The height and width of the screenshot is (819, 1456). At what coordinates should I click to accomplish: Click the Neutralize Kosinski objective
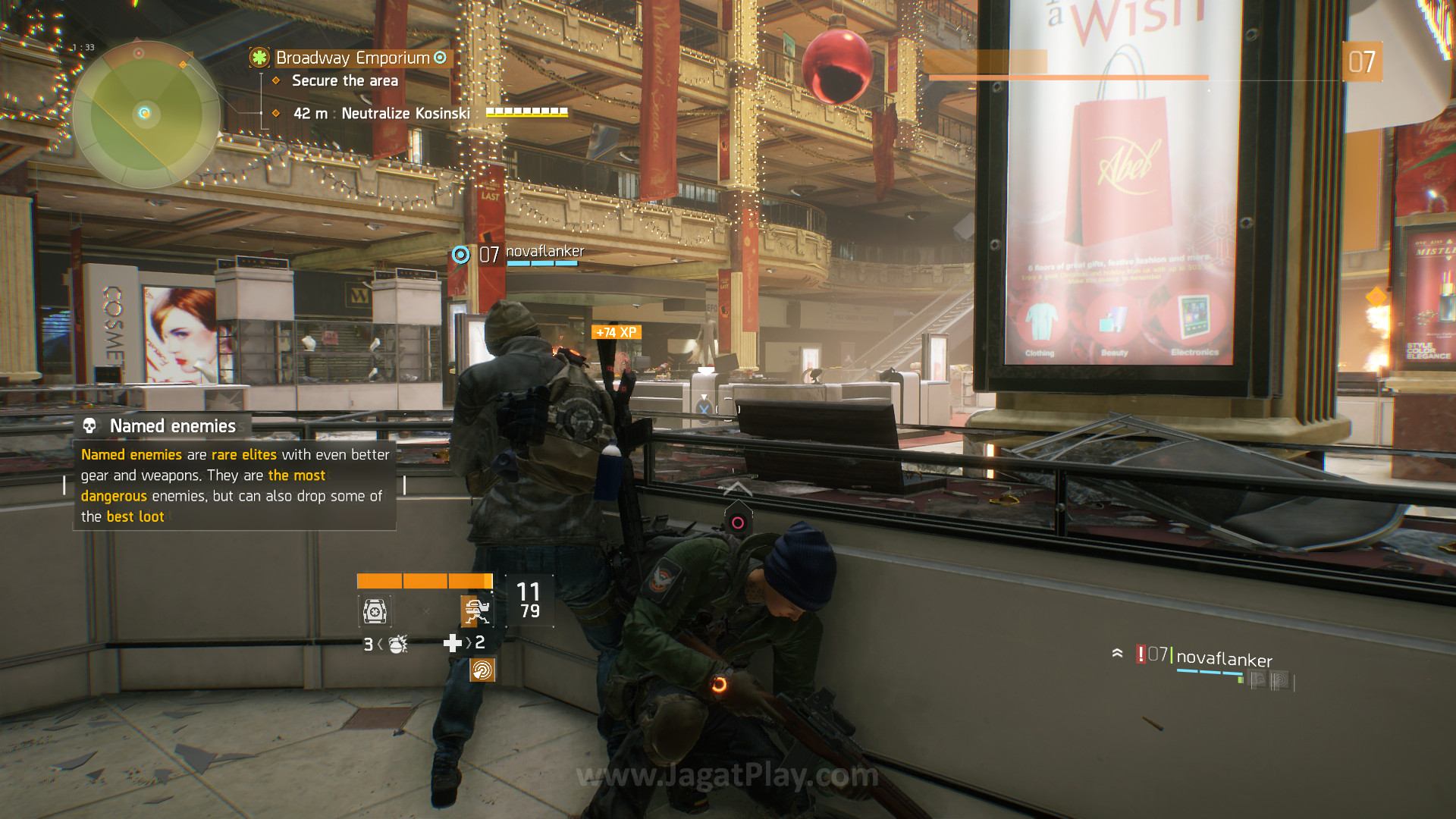pos(406,114)
